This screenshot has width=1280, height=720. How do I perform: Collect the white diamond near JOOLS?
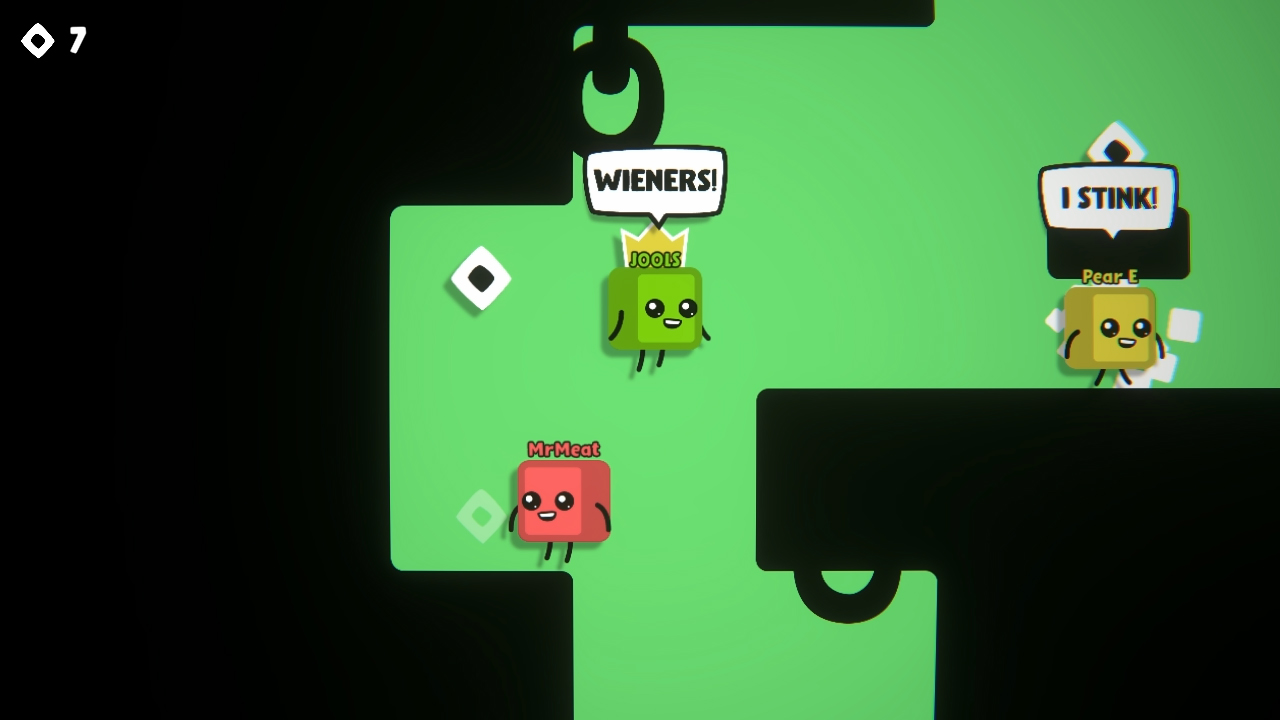(x=480, y=278)
